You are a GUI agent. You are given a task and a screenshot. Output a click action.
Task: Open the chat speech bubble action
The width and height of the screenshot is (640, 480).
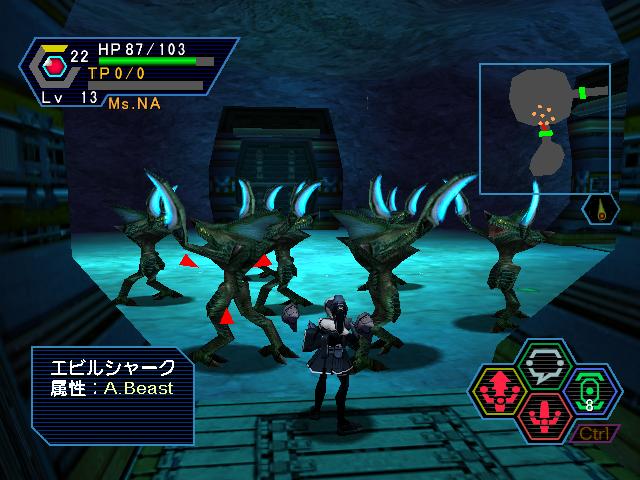click(x=546, y=364)
